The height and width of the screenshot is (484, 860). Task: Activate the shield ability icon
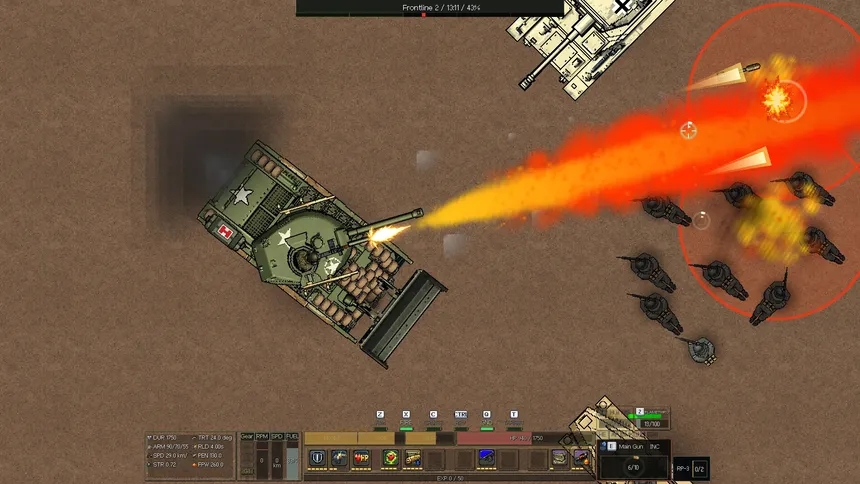pos(317,458)
